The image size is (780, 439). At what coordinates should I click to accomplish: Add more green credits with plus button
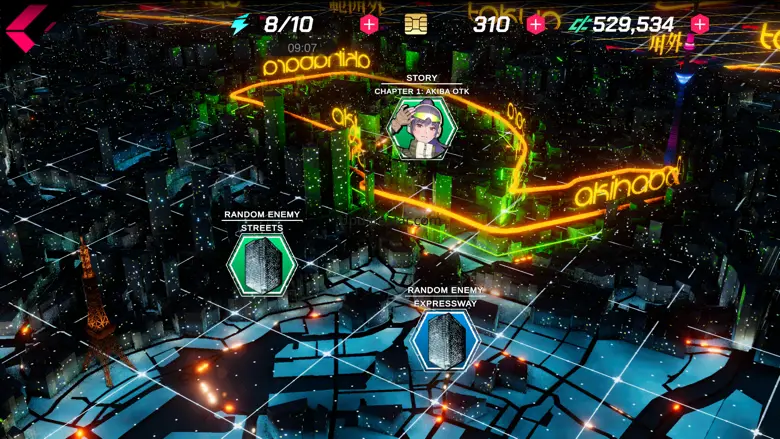(x=700, y=24)
